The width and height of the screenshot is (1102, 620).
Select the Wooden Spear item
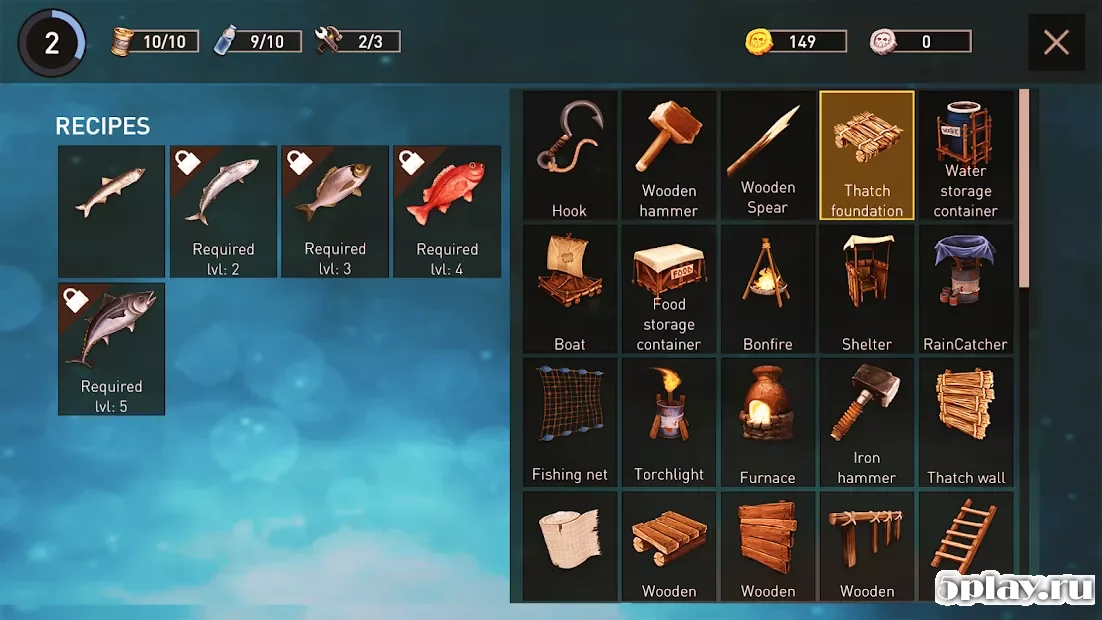[x=768, y=156]
